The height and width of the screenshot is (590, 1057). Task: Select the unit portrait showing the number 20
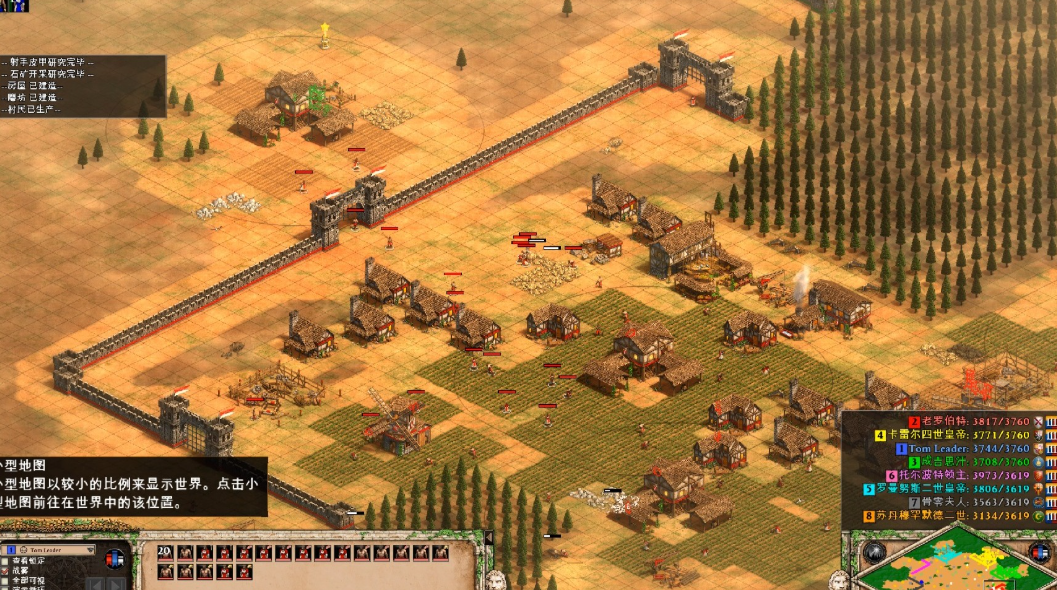pyautogui.click(x=165, y=552)
